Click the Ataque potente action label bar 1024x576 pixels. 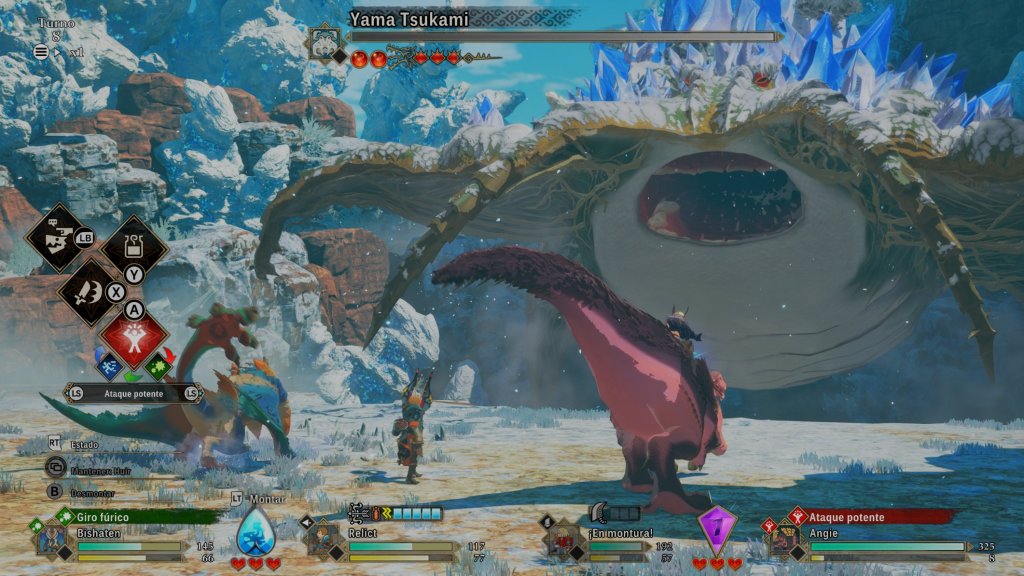134,393
